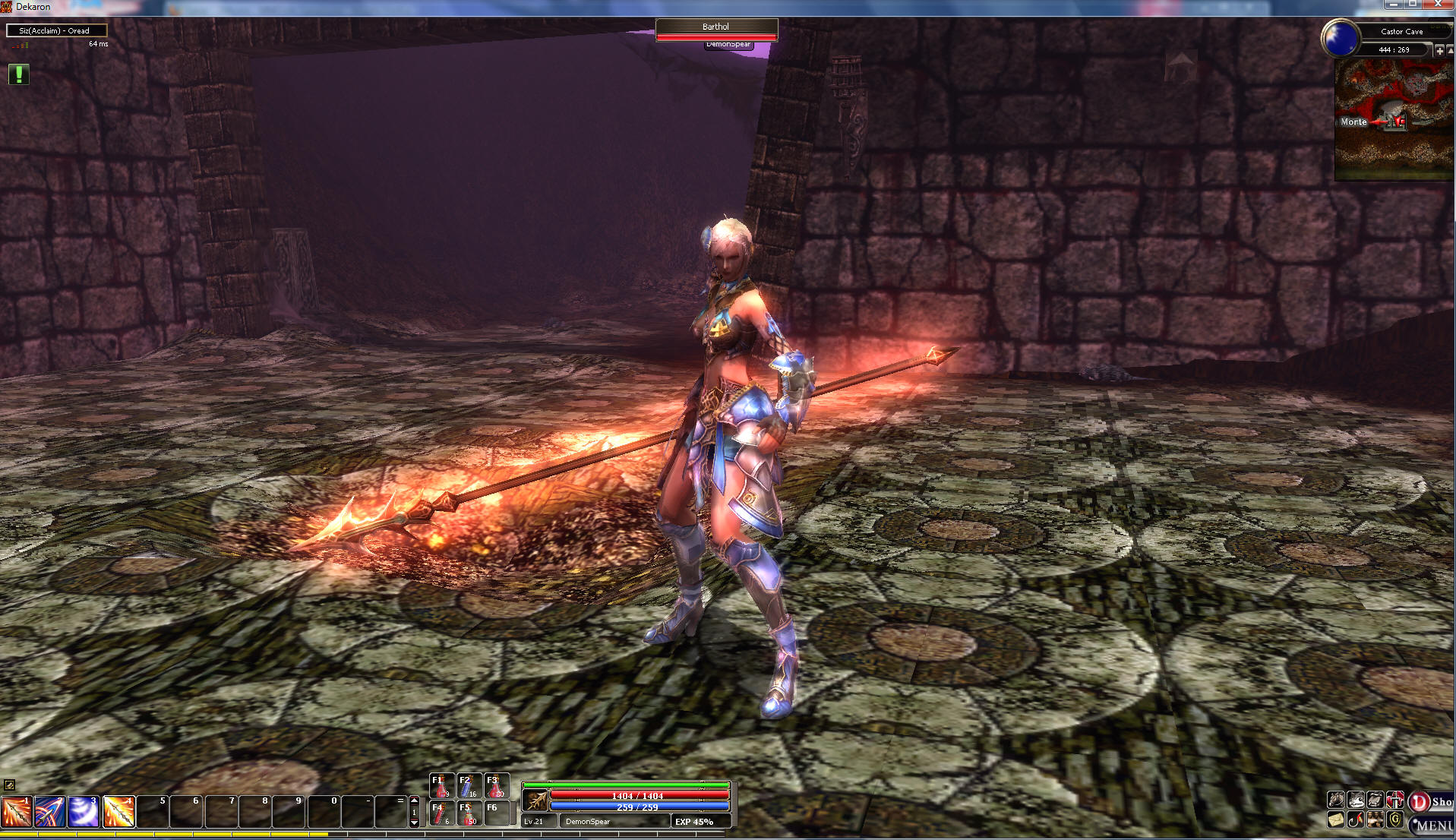The width and height of the screenshot is (1456, 840).
Task: Activate the flaming spear skill in slot 1
Action: click(x=16, y=811)
